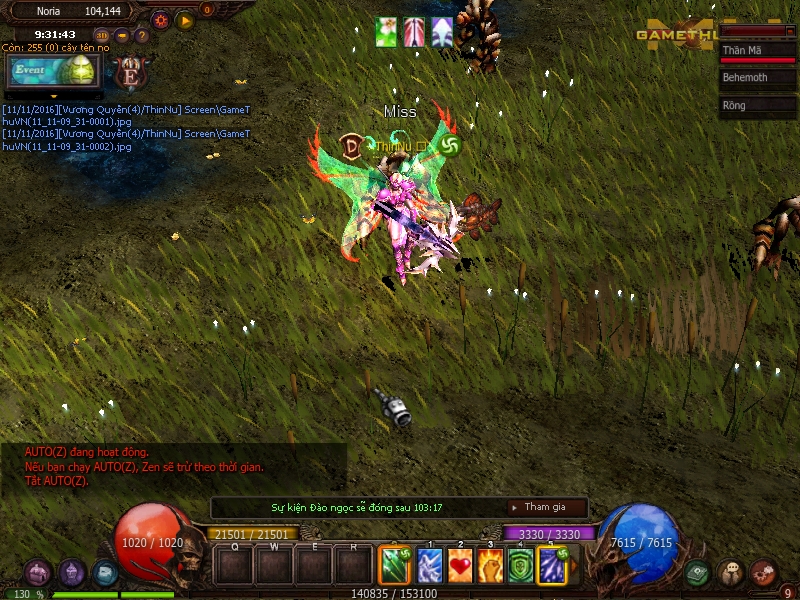Screen dimensions: 800x600
Task: Open the Event egg banner
Action: tap(54, 71)
